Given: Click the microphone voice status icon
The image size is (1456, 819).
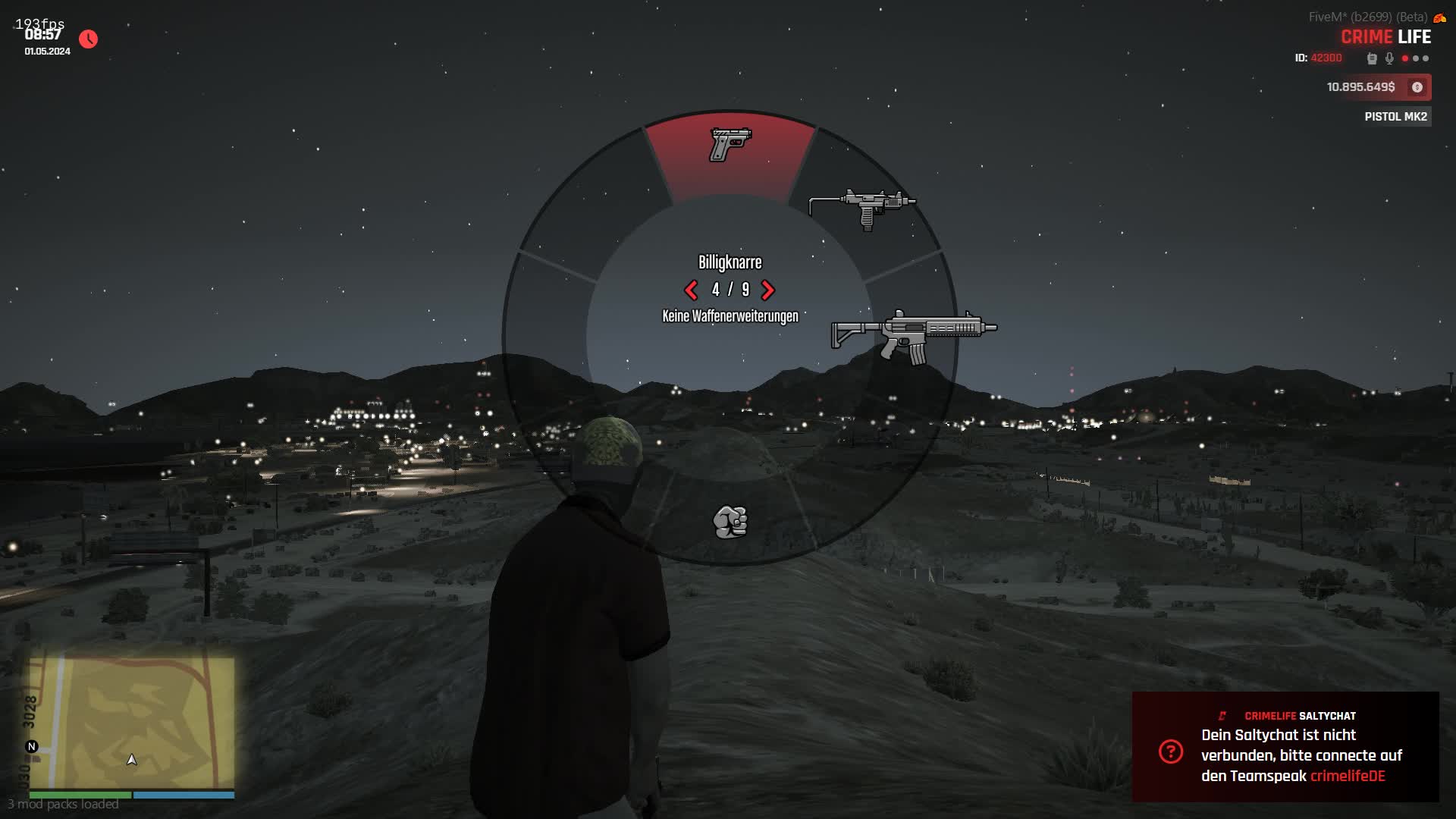Looking at the screenshot, I should (x=1389, y=58).
